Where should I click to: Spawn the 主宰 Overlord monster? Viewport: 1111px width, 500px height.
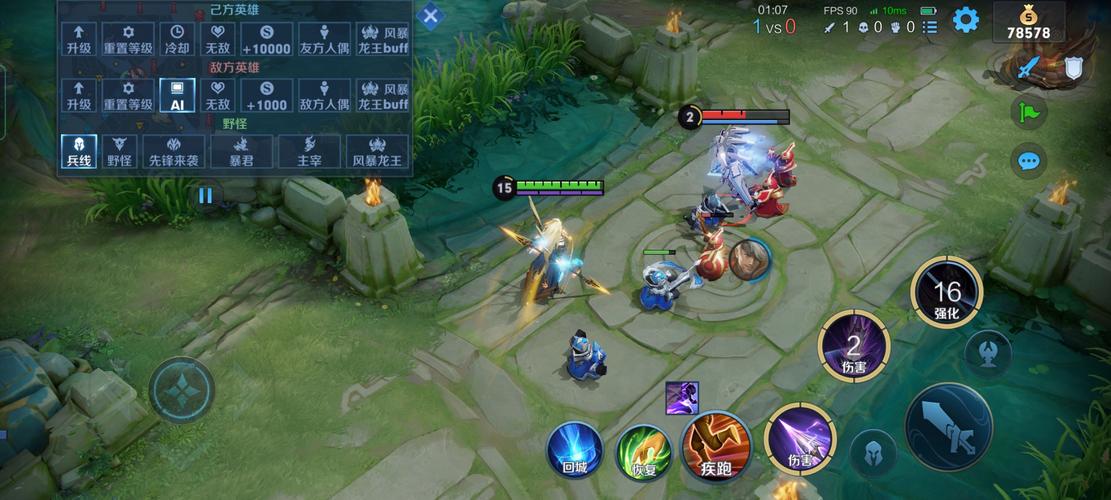click(x=309, y=151)
